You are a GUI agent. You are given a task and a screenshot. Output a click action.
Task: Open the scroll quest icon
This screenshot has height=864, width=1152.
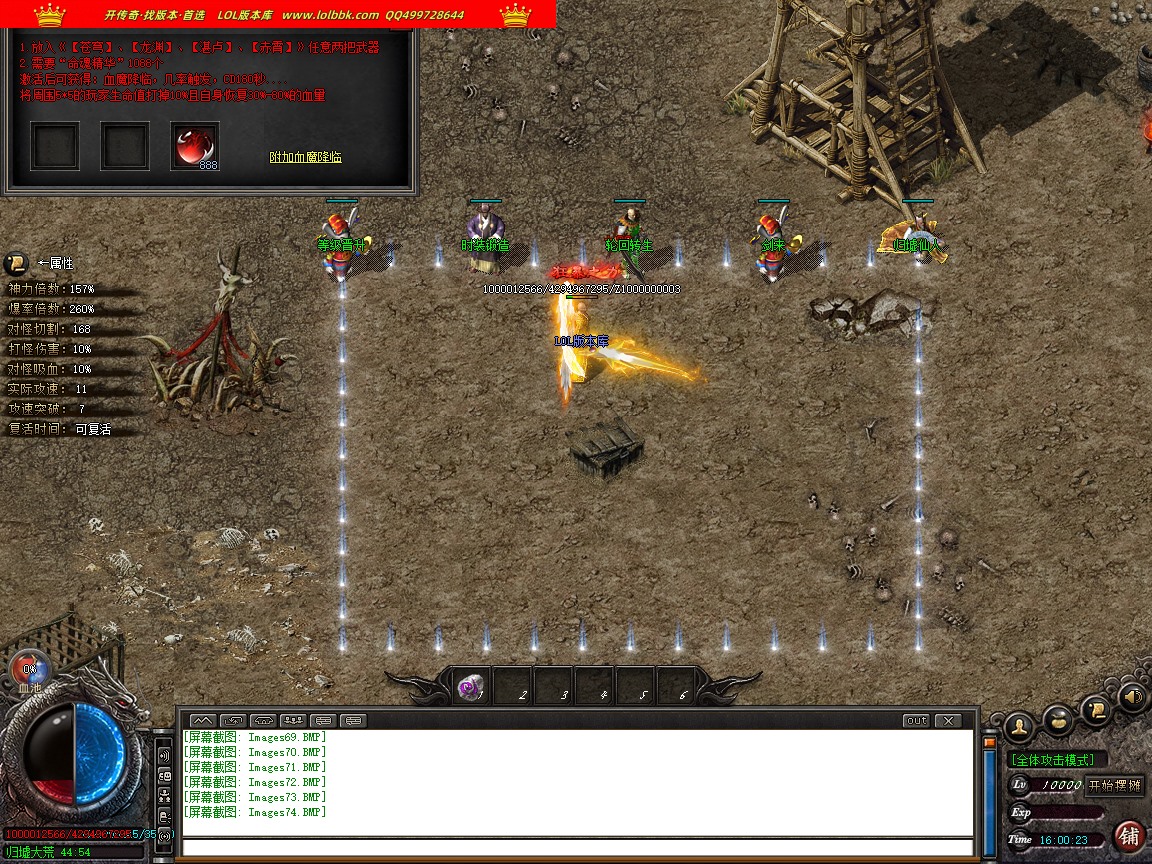click(x=1097, y=709)
